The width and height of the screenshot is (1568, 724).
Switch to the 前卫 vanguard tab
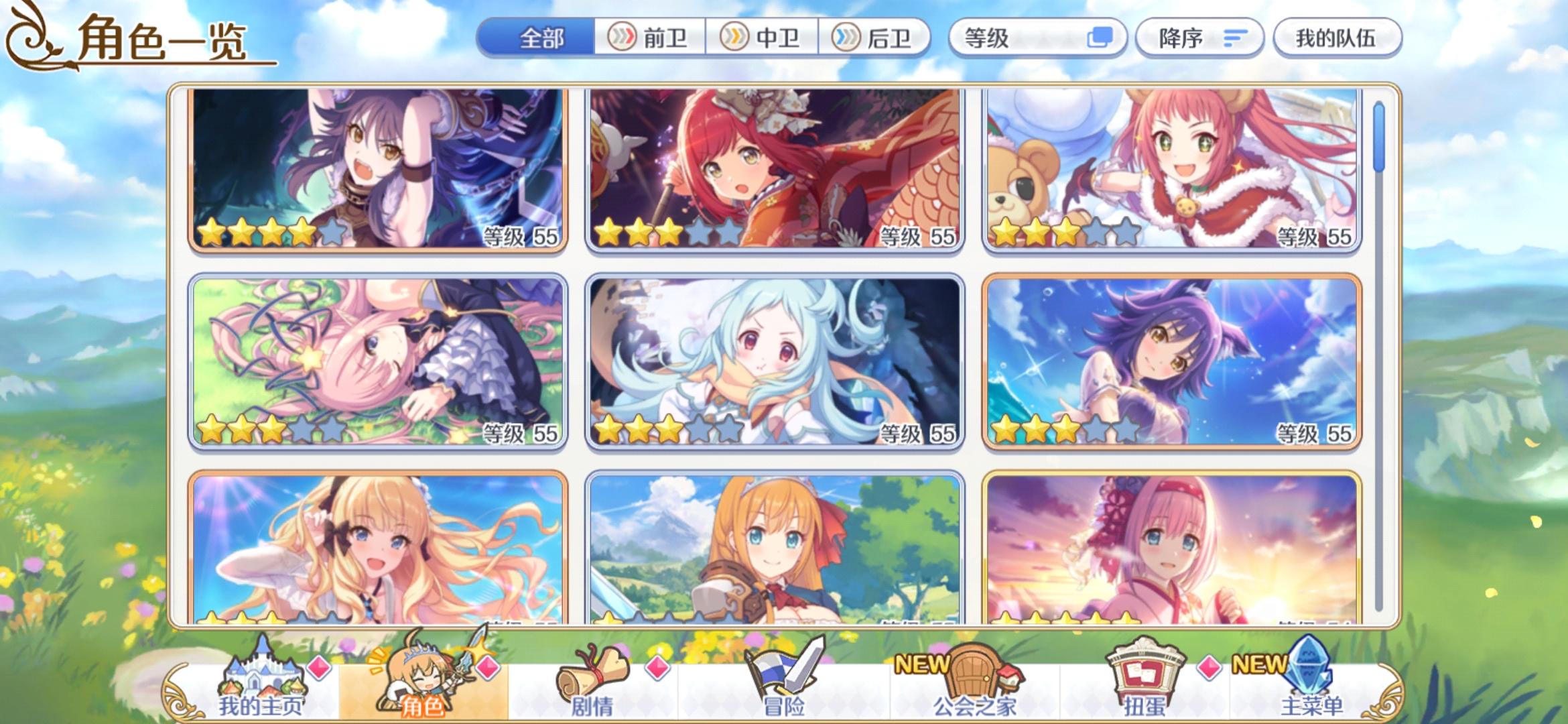650,38
